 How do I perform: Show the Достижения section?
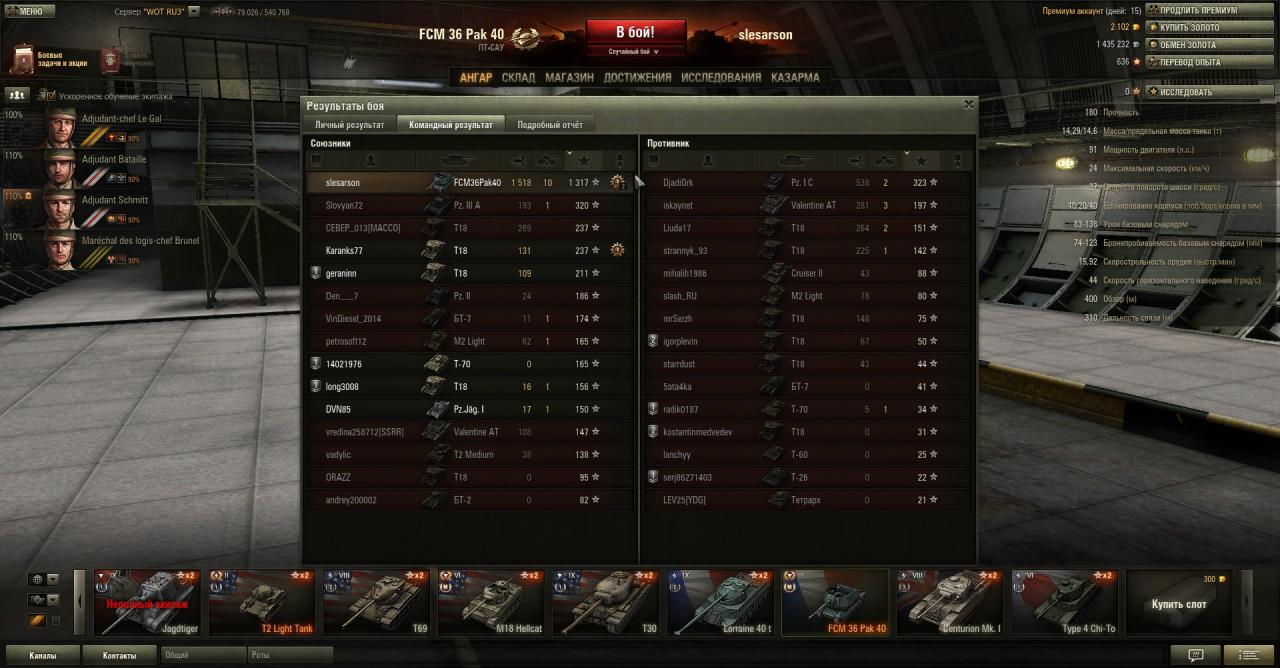[x=637, y=77]
